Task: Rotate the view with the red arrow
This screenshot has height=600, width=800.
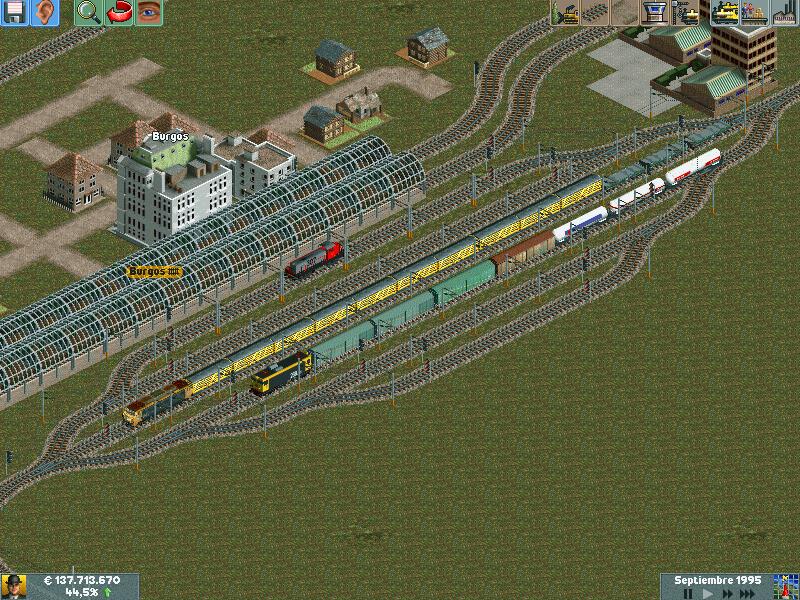Action: click(x=119, y=13)
